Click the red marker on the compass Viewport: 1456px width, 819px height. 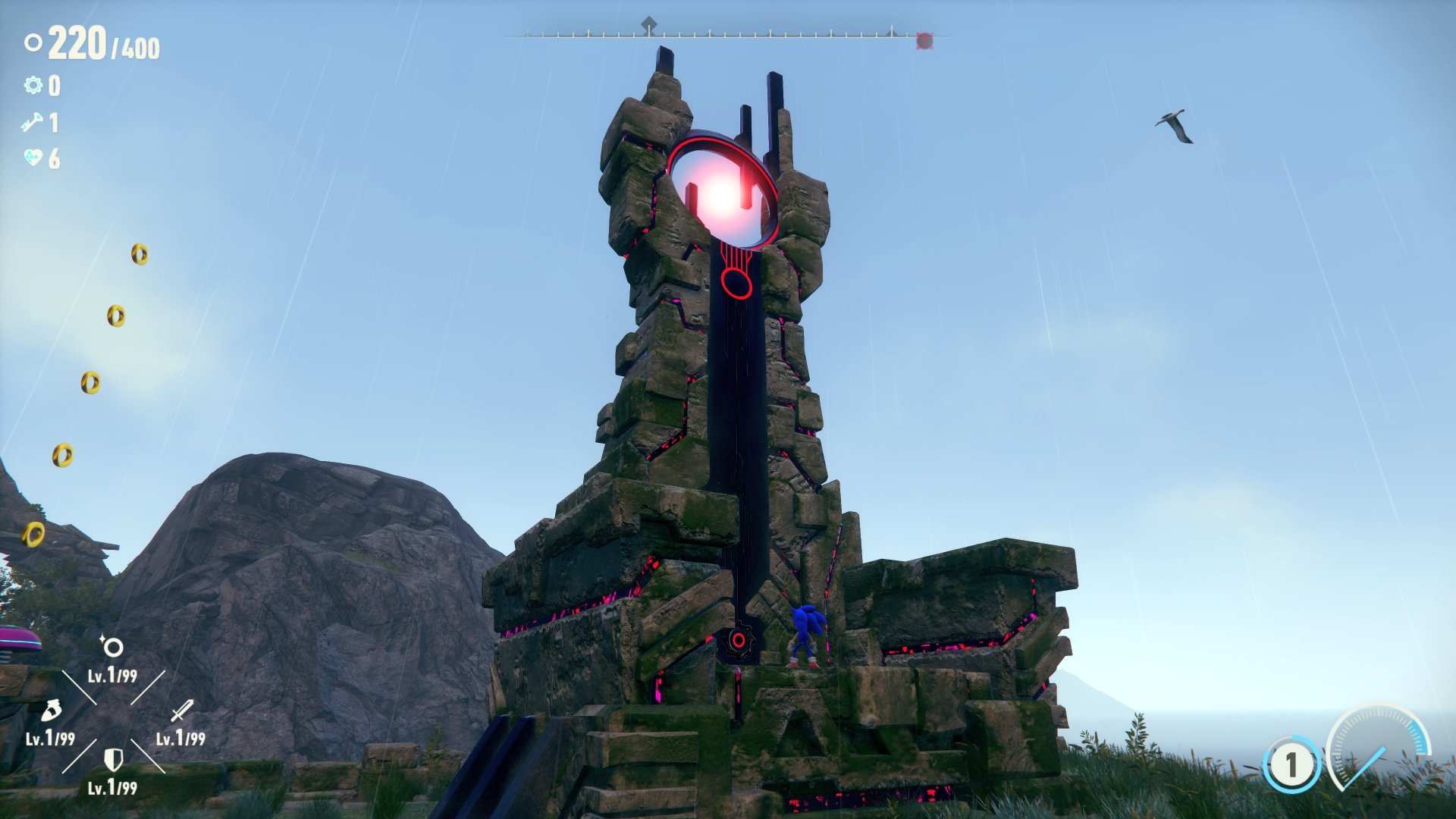coord(924,40)
